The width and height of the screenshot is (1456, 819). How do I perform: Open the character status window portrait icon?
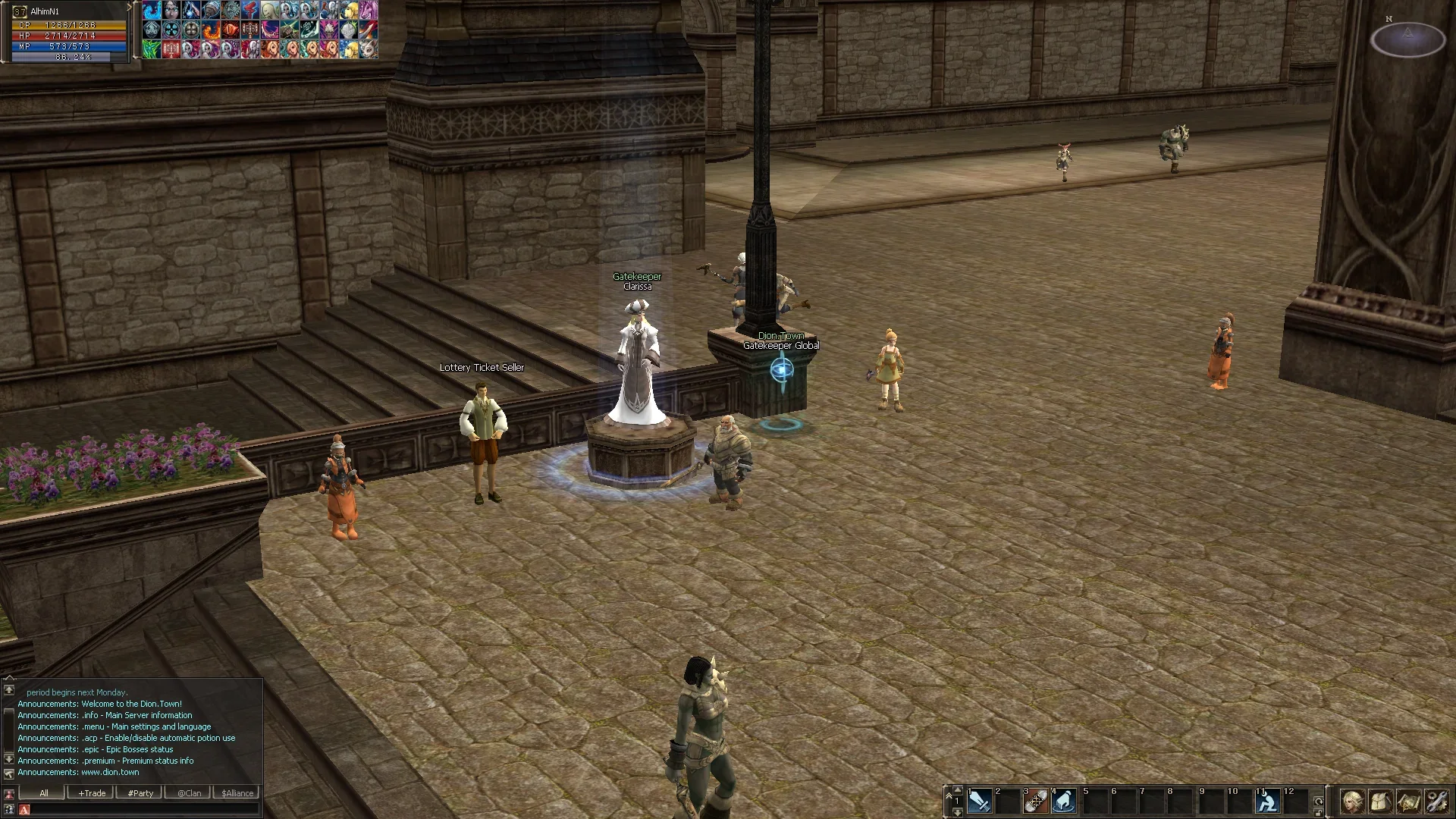(1352, 801)
